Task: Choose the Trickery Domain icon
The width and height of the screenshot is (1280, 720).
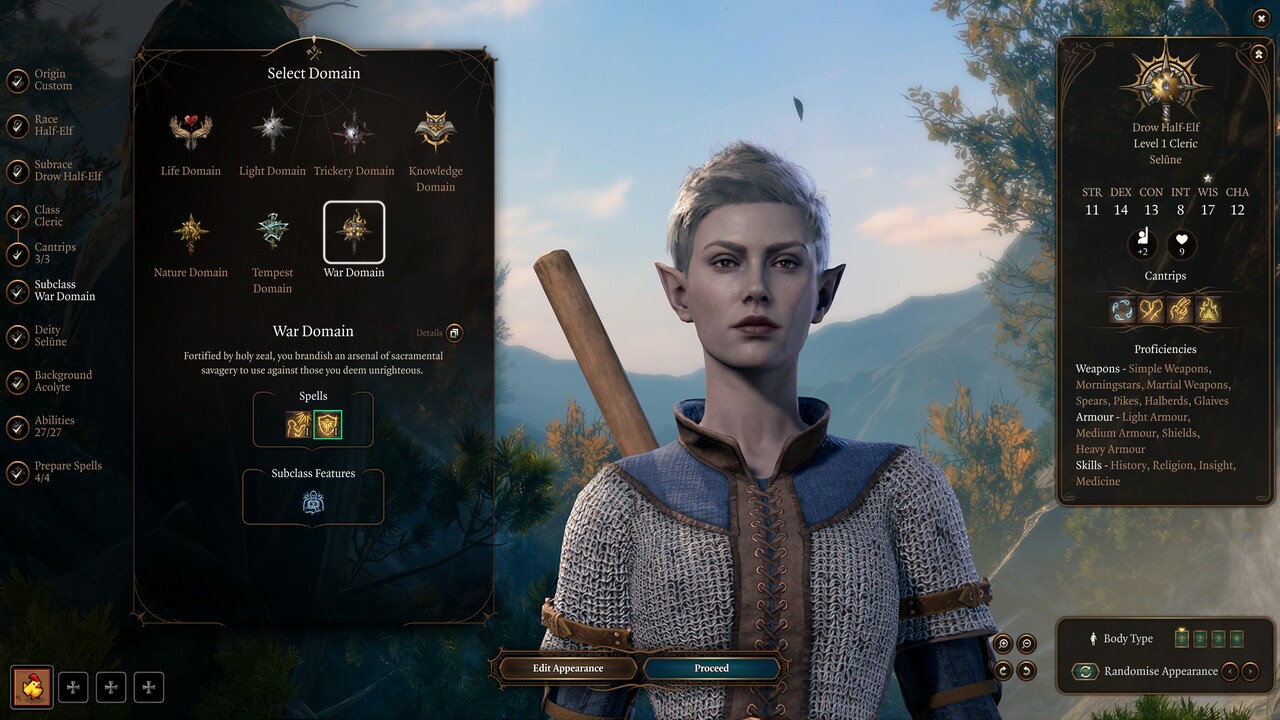Action: (354, 130)
